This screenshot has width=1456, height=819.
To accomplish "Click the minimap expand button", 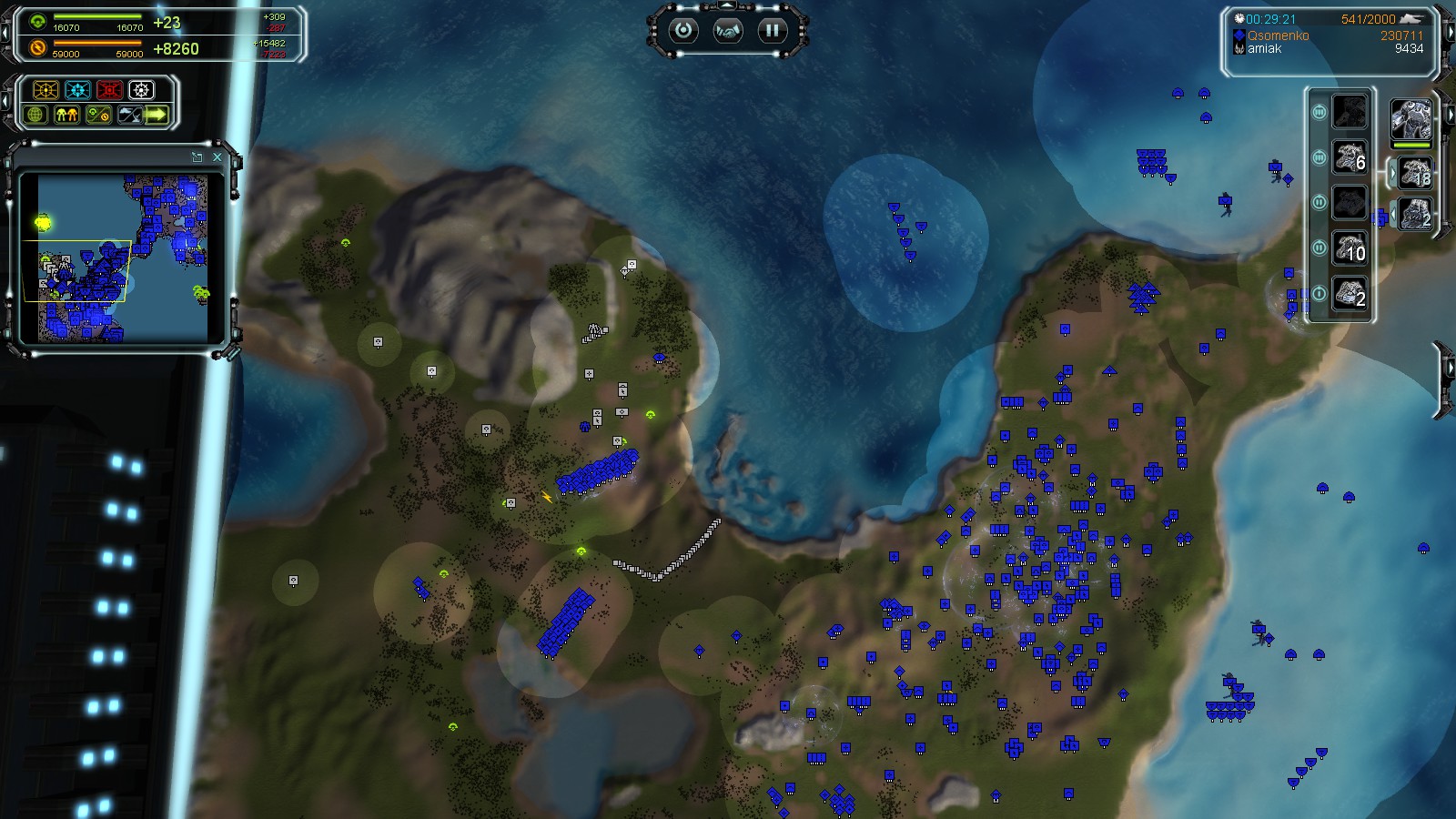I will tap(197, 157).
